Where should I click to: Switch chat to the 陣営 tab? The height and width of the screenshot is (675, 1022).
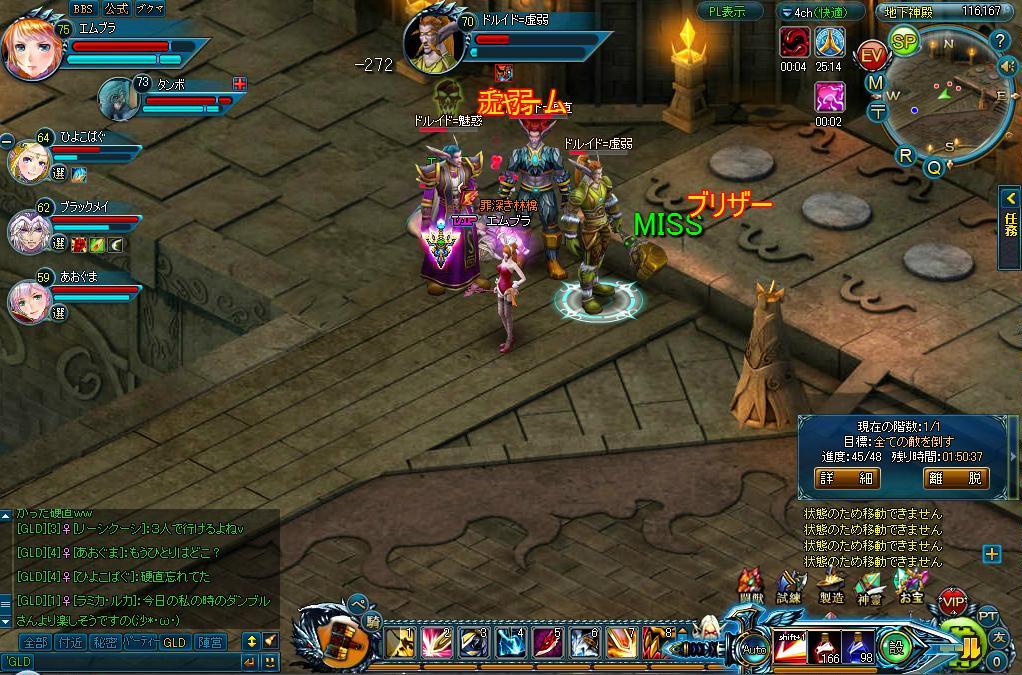210,642
